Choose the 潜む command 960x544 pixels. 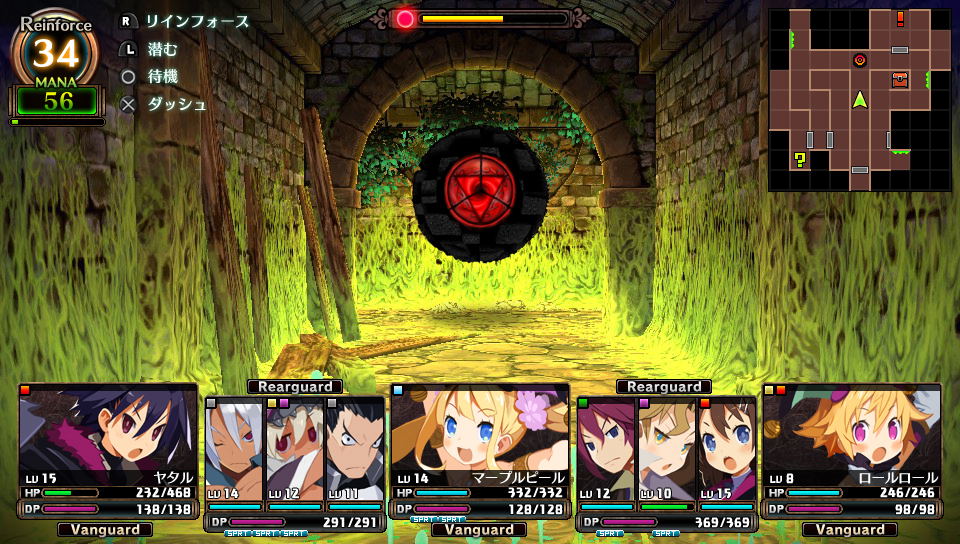pyautogui.click(x=162, y=48)
